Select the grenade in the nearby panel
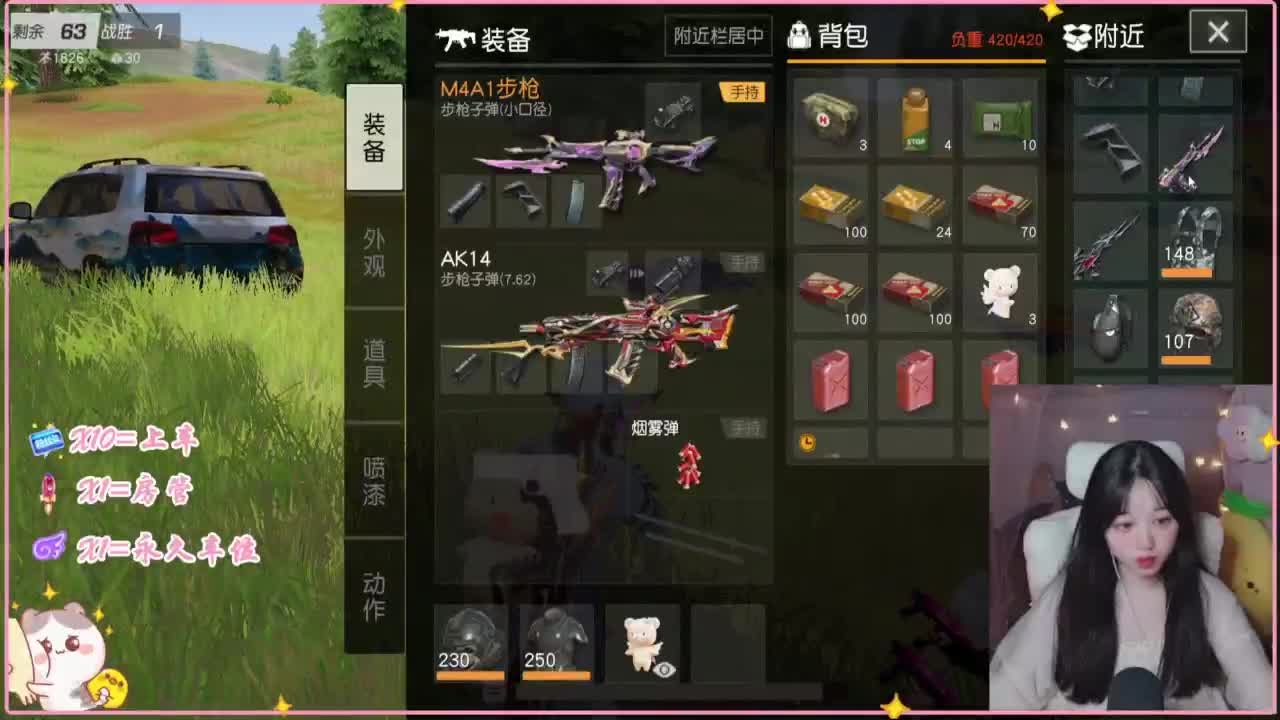Image resolution: width=1280 pixels, height=720 pixels. (x=1110, y=328)
